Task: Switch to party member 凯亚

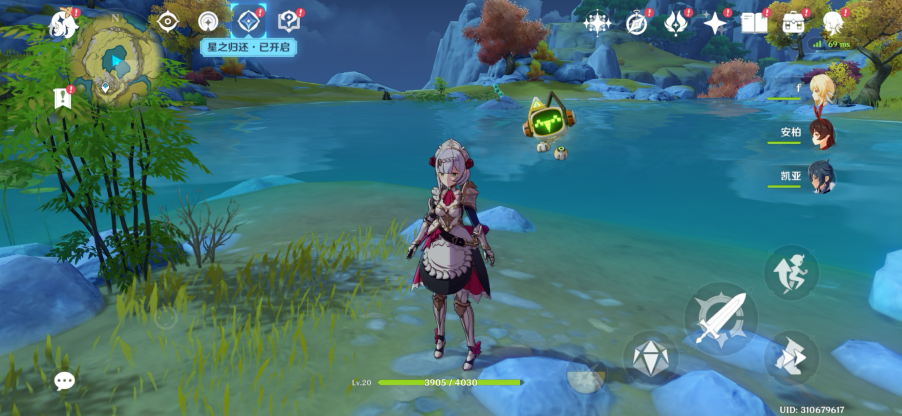Action: coord(821,176)
